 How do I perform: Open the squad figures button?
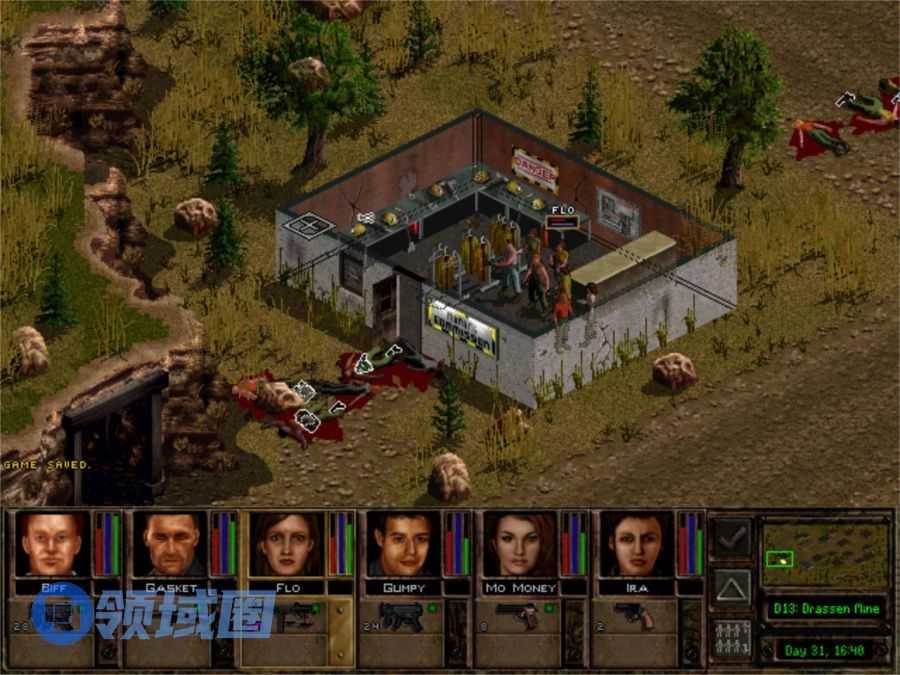pyautogui.click(x=733, y=638)
